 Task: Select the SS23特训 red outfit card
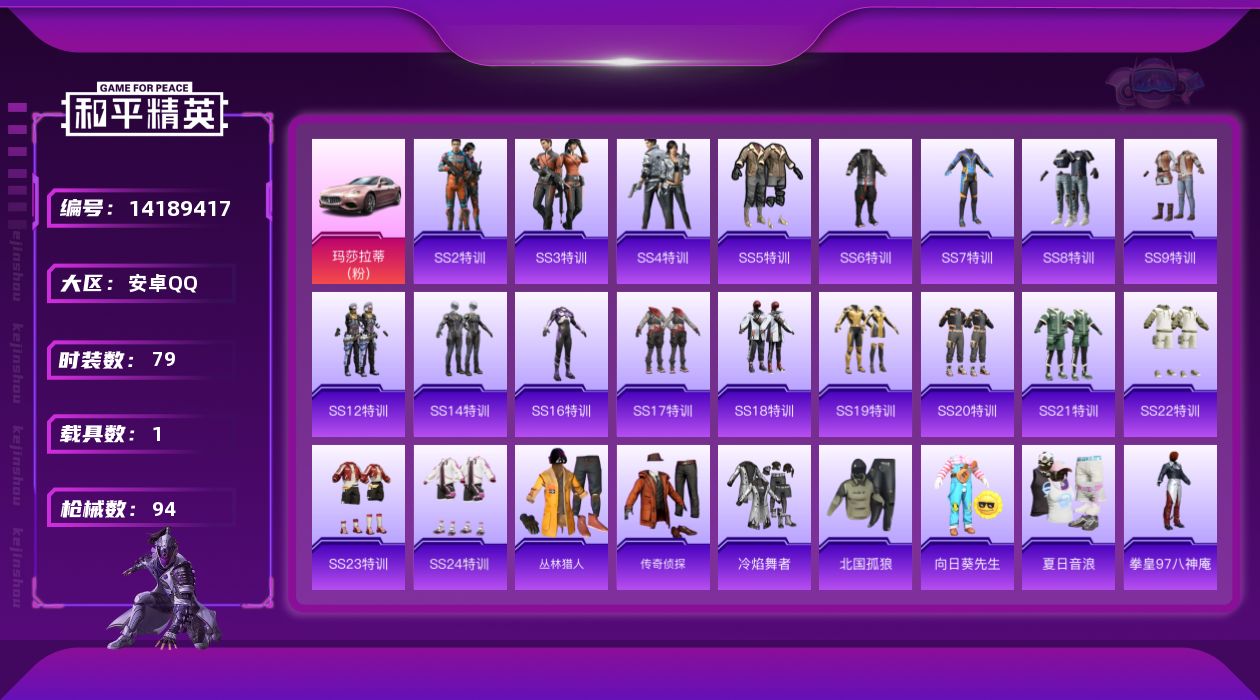coord(358,517)
